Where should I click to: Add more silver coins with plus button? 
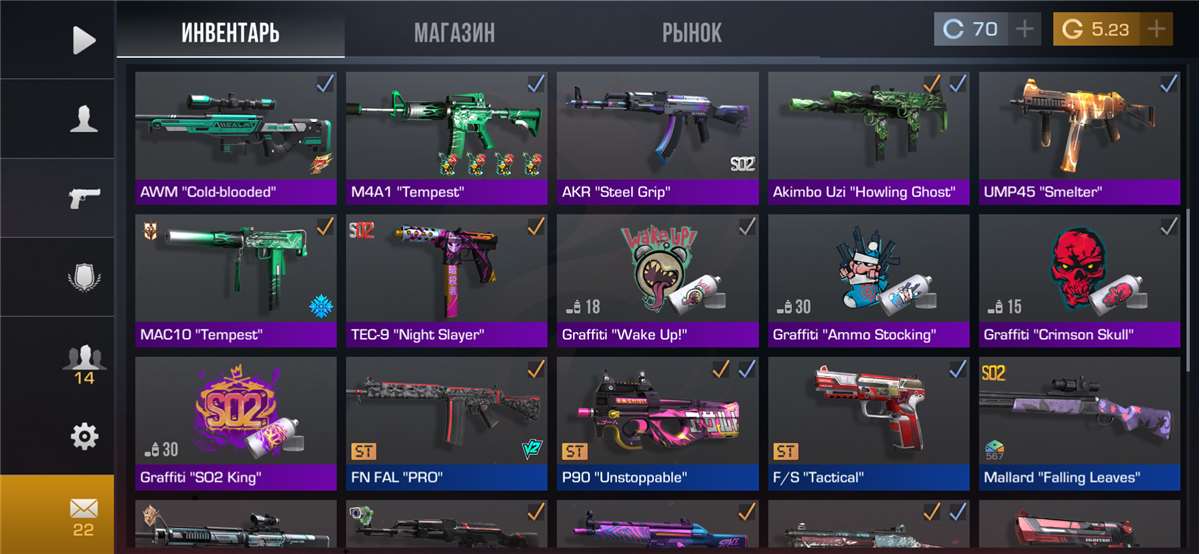pyautogui.click(x=1024, y=29)
